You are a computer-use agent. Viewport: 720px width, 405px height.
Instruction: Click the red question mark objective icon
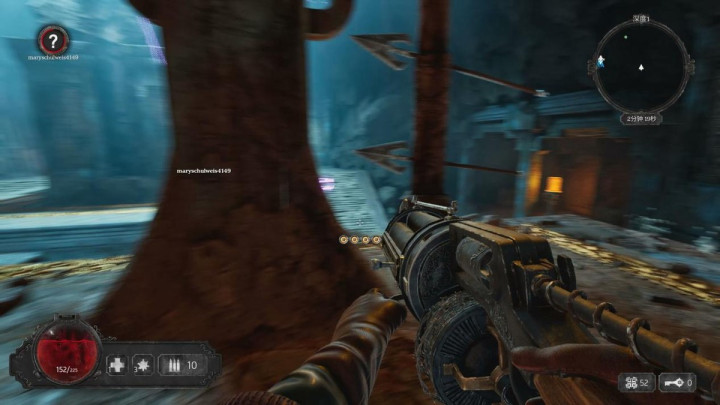tap(53, 40)
